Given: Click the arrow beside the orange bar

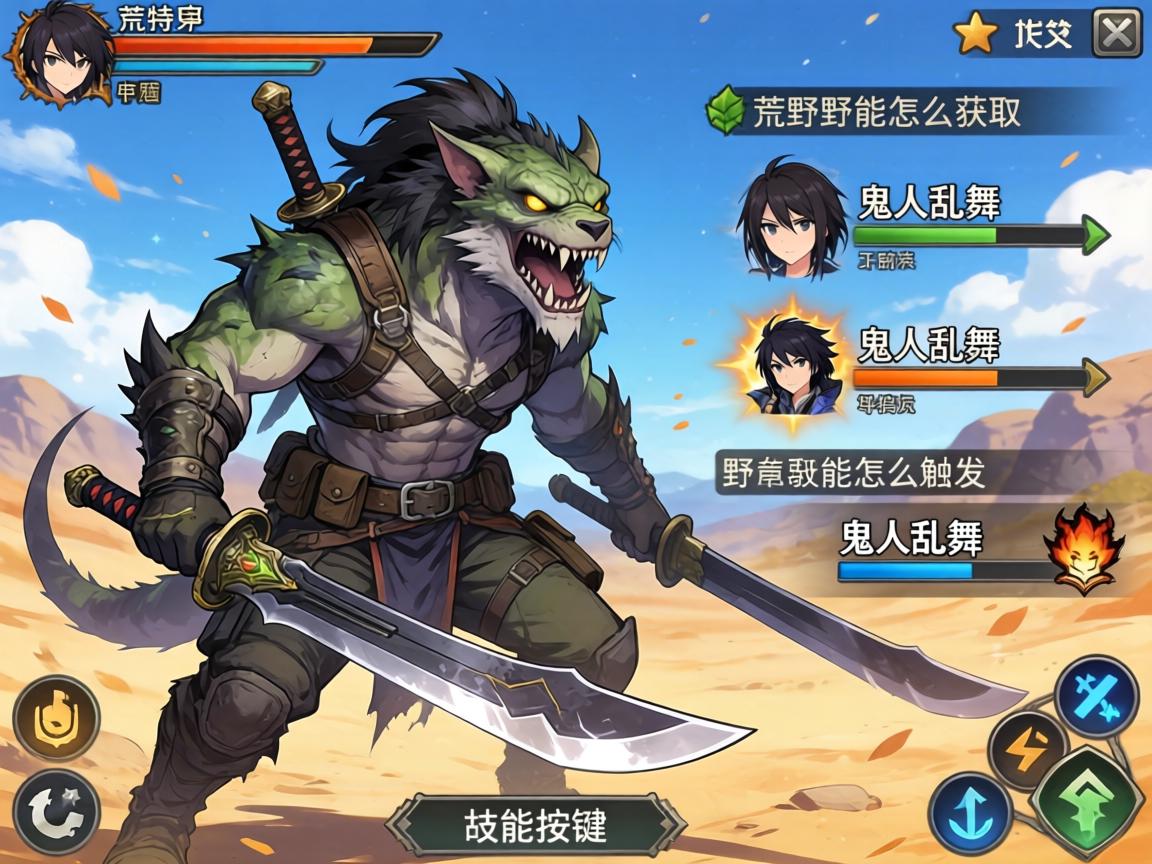Looking at the screenshot, I should point(1095,378).
